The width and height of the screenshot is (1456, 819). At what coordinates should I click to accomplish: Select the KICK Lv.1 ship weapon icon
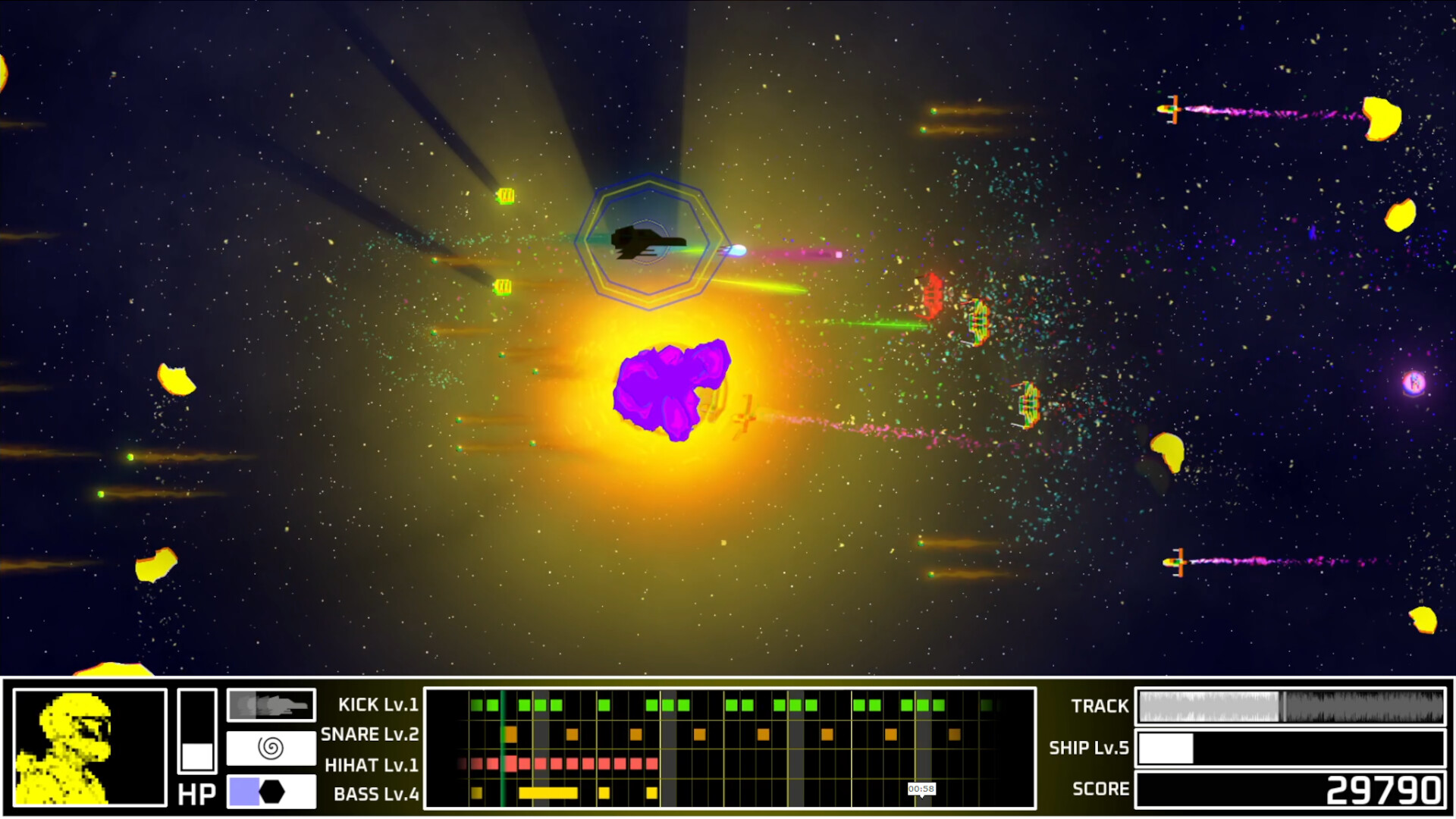click(270, 704)
